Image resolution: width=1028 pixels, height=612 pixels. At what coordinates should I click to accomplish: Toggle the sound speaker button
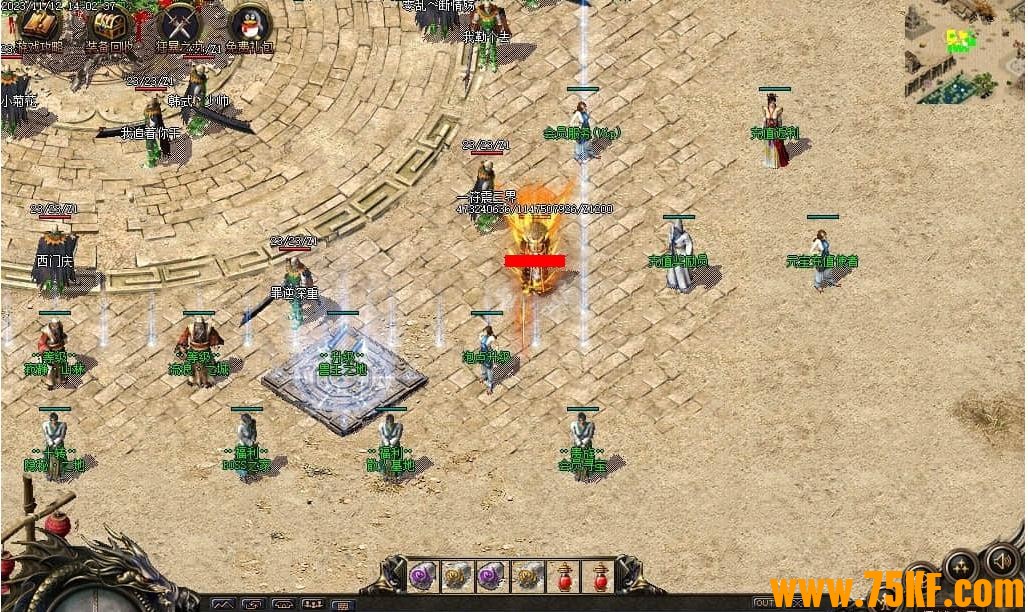[1001, 561]
